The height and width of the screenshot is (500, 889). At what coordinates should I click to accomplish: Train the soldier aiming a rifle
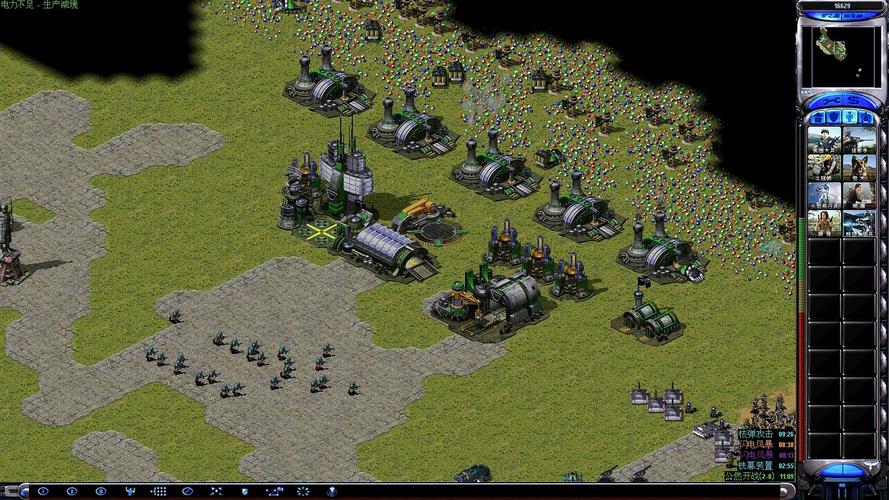[x=859, y=140]
